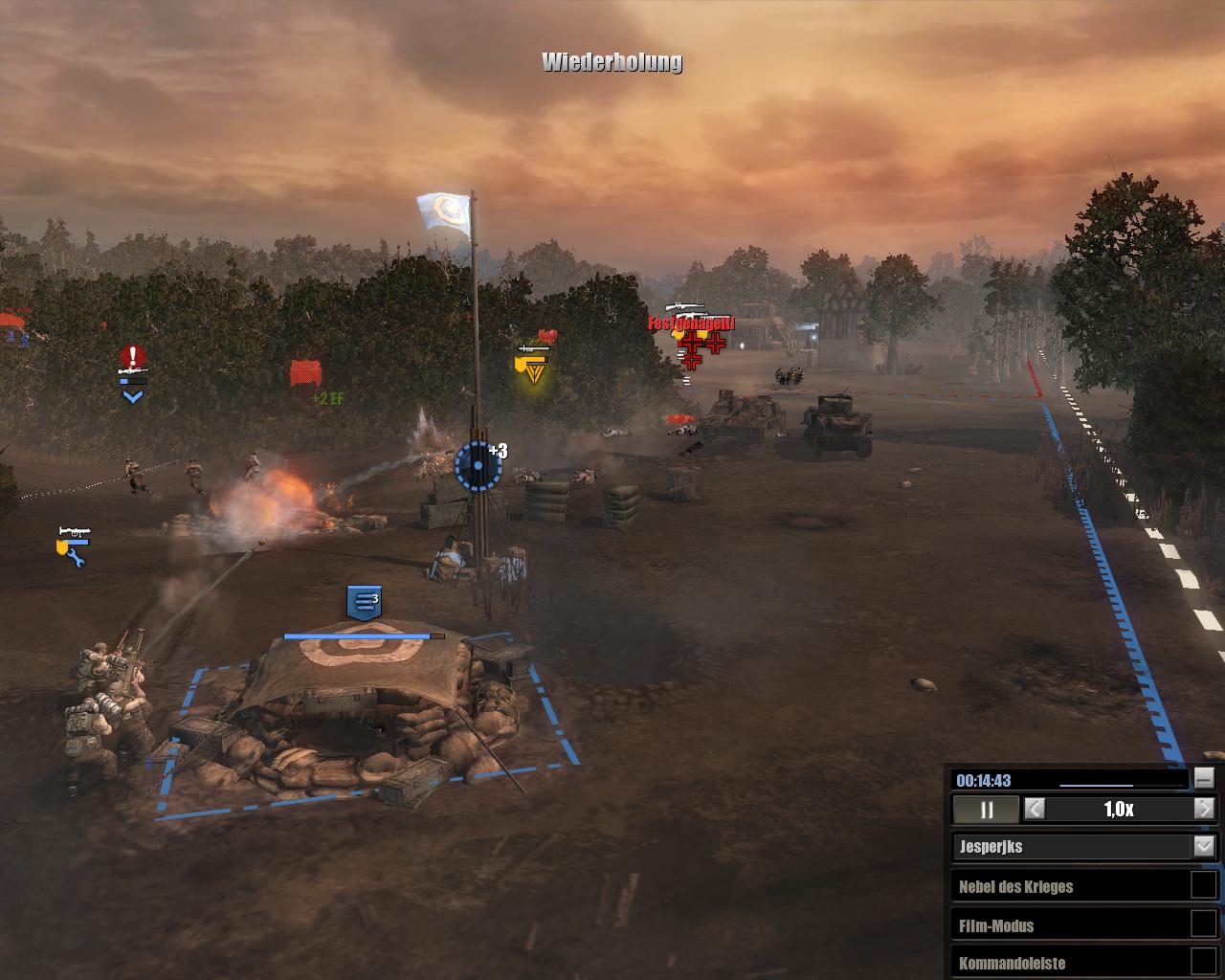
Task: Decrease replay speed with the left arrow
Action: click(1035, 809)
